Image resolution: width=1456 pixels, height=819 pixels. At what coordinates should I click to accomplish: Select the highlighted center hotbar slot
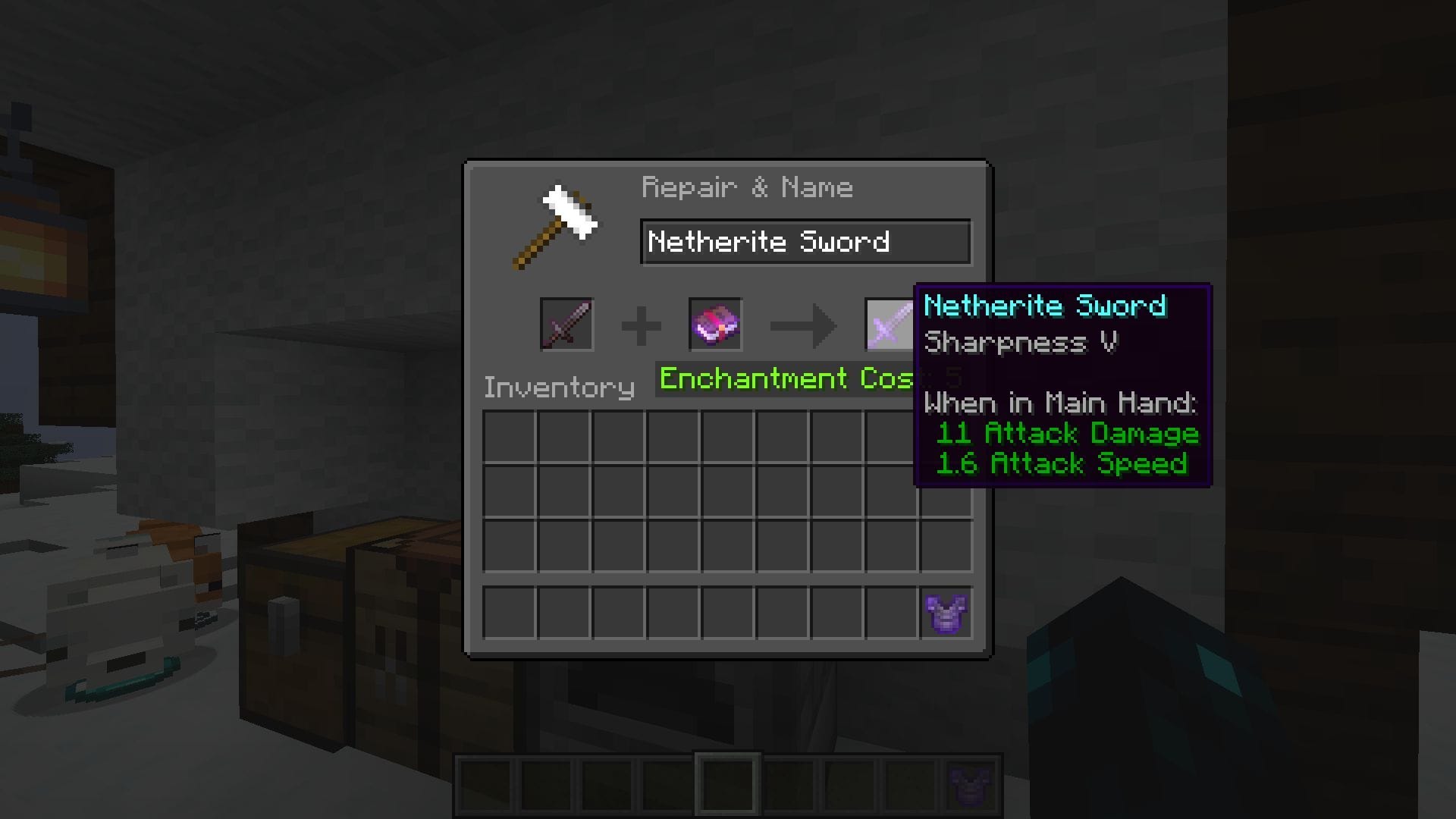click(726, 782)
